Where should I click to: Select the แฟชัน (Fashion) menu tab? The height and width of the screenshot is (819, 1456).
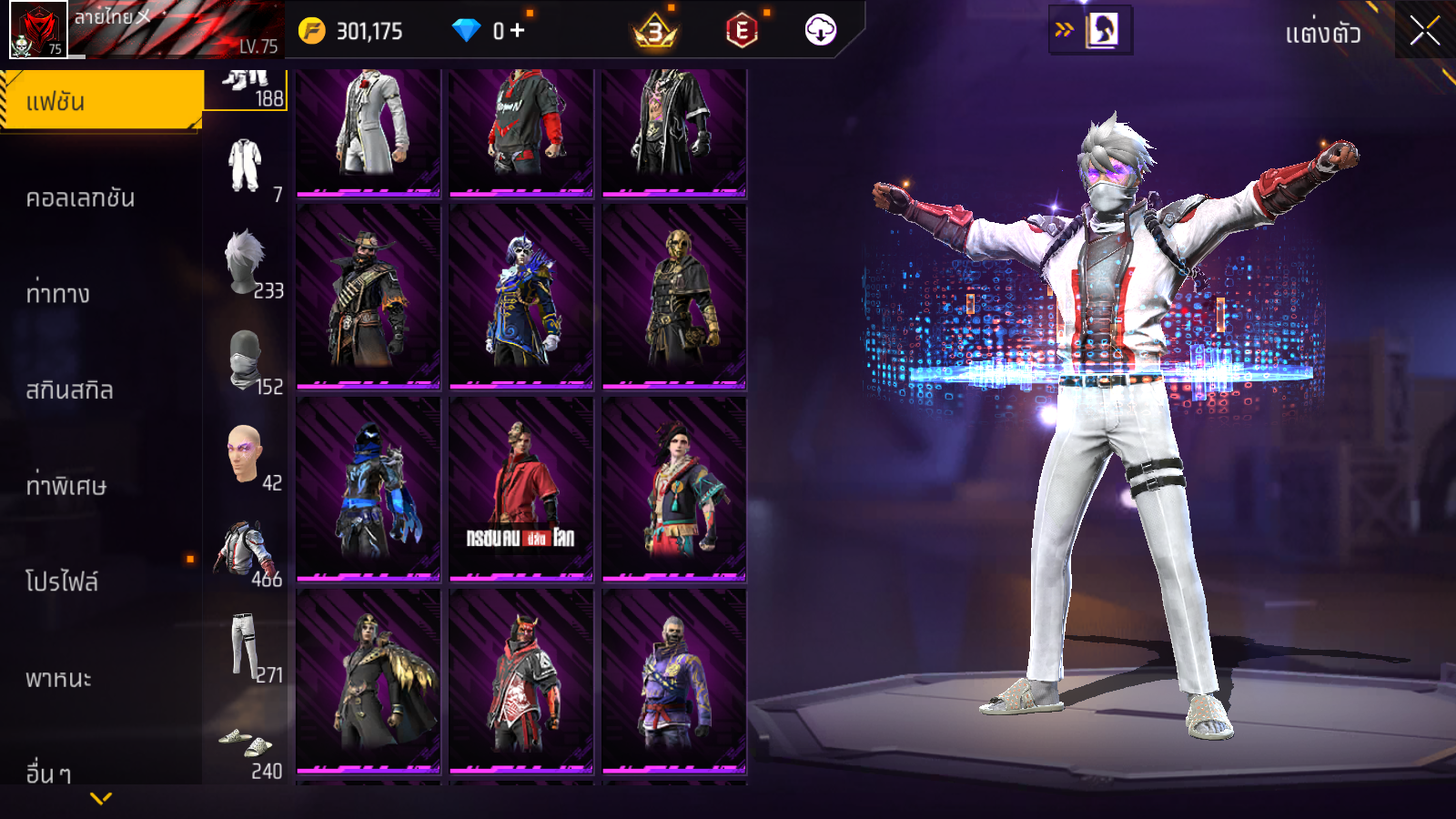coord(100,101)
